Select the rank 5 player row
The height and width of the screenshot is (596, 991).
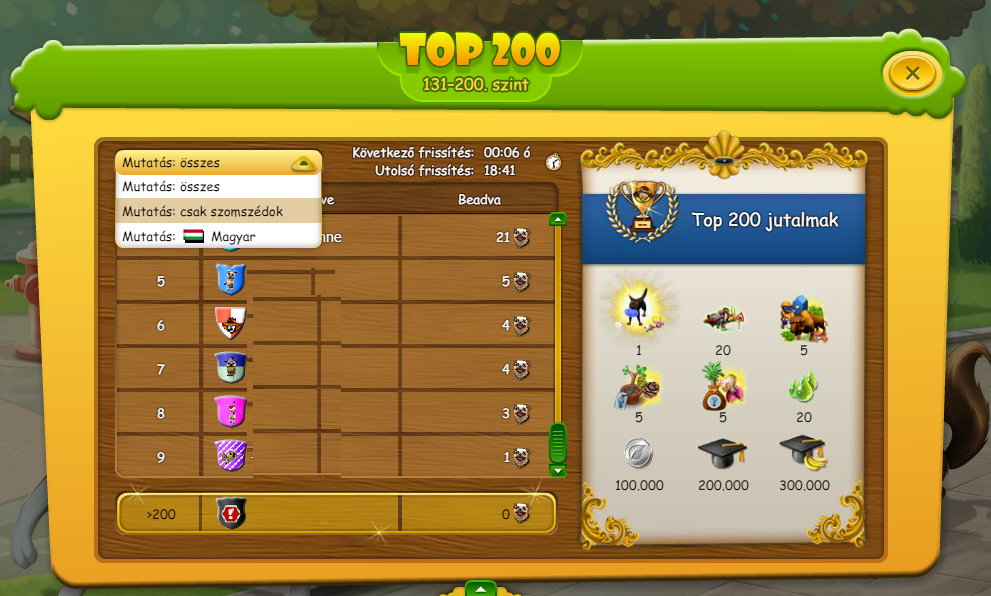(x=336, y=282)
